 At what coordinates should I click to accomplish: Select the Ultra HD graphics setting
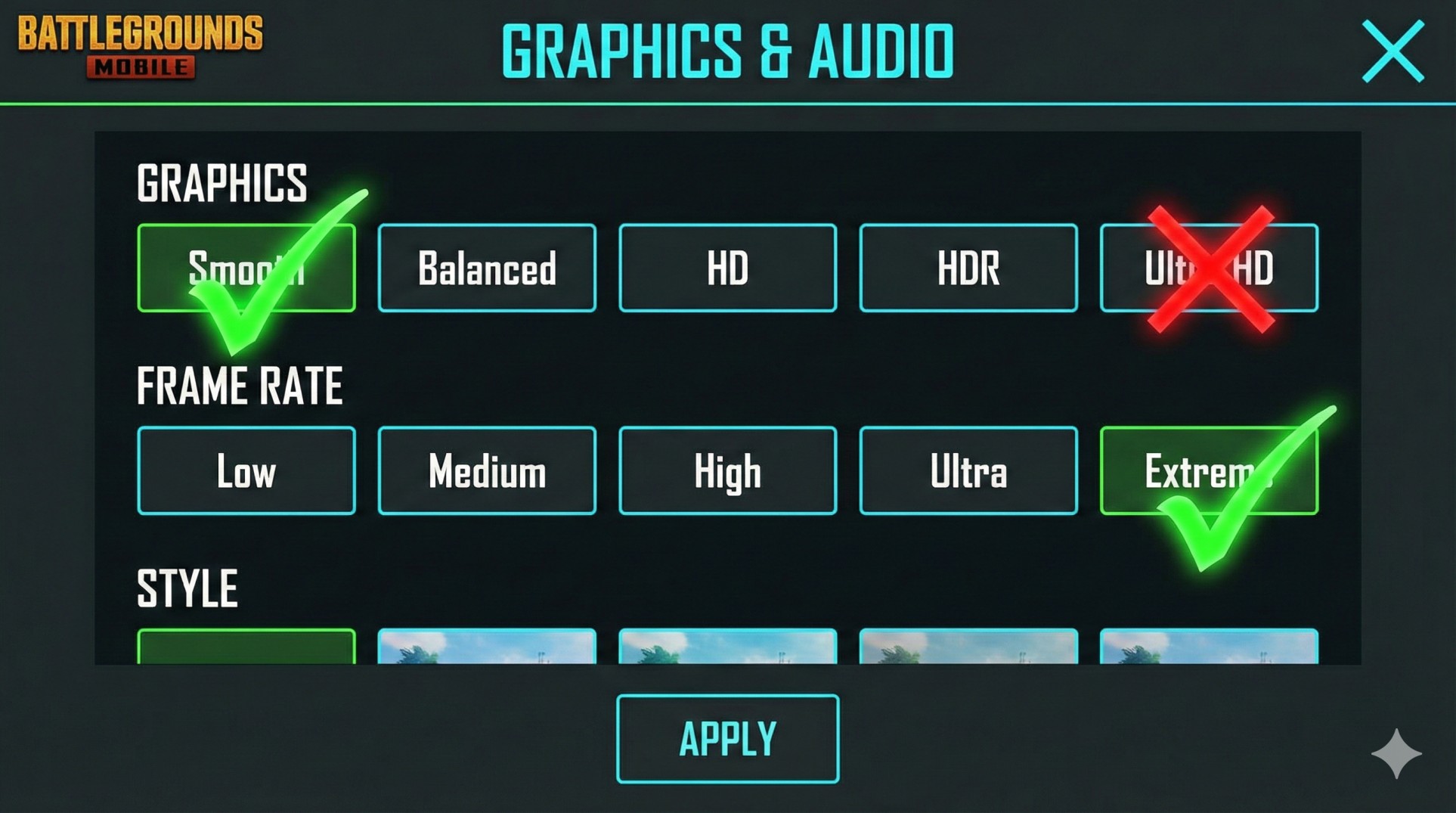(1208, 268)
